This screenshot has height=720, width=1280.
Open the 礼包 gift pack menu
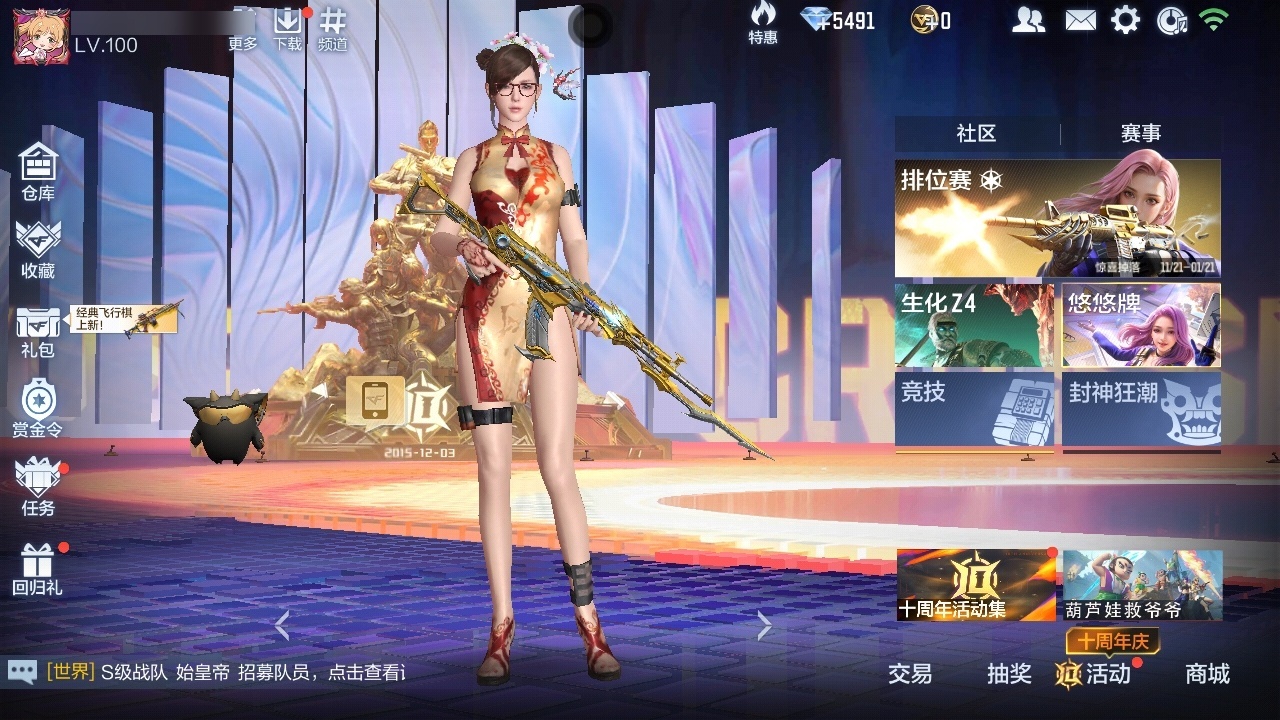click(x=38, y=330)
